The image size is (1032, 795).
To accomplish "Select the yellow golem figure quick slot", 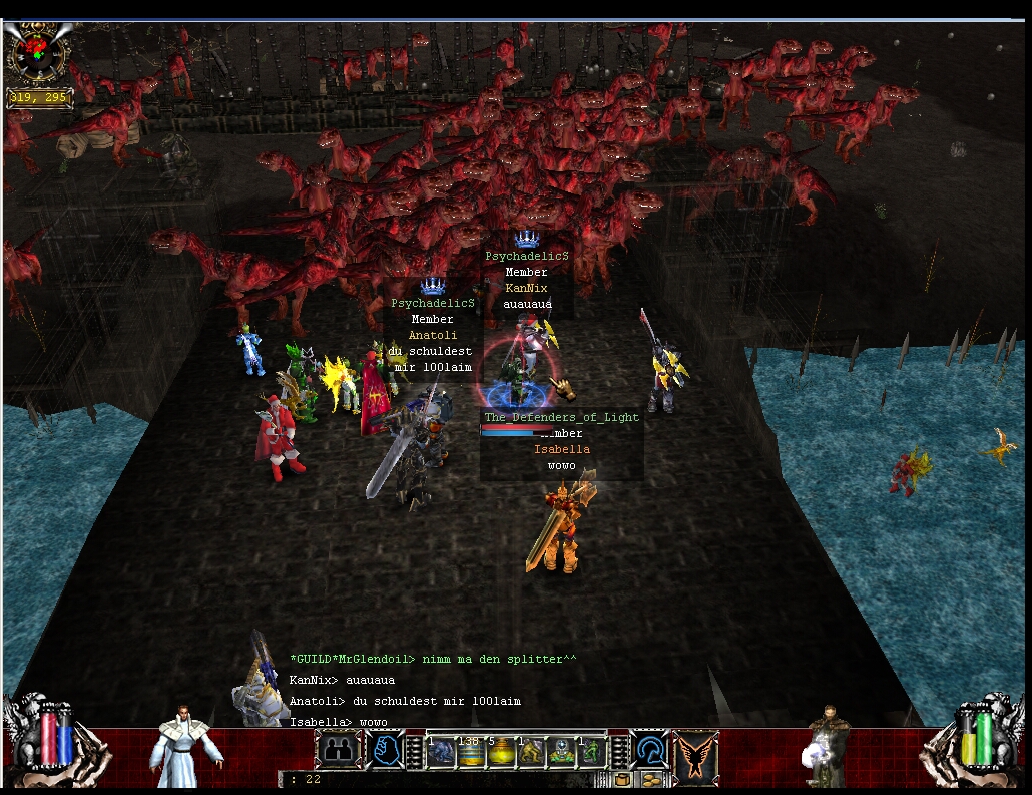I will tap(530, 752).
